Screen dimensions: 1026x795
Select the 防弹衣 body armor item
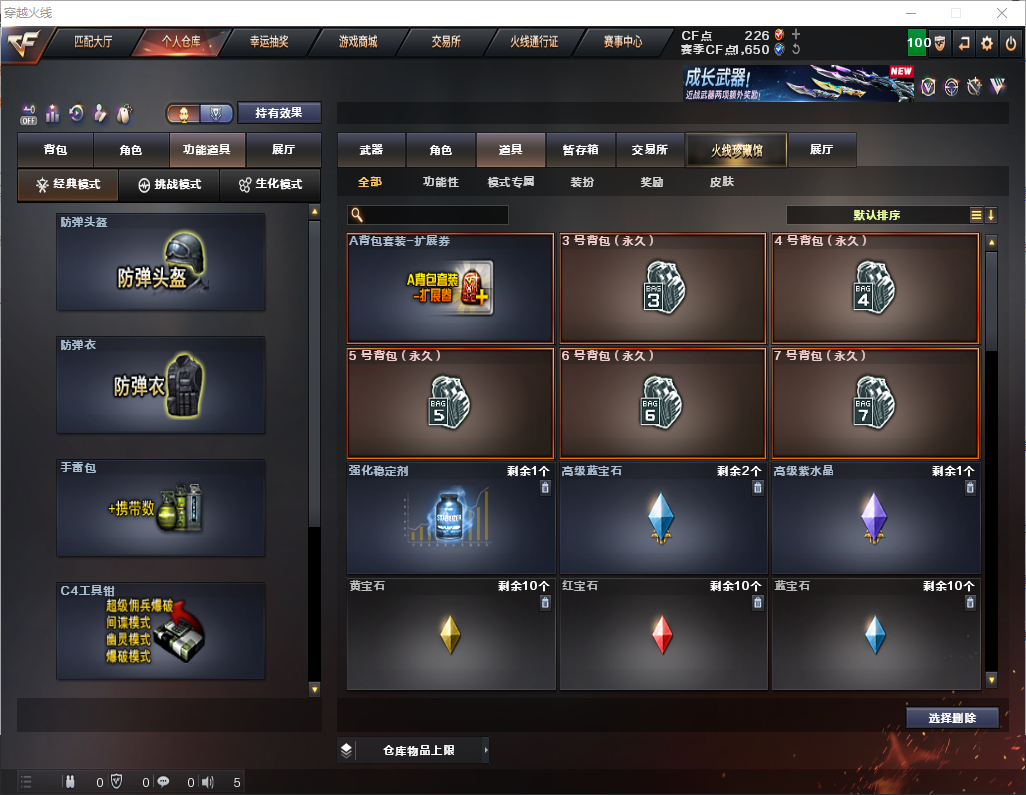tap(161, 384)
